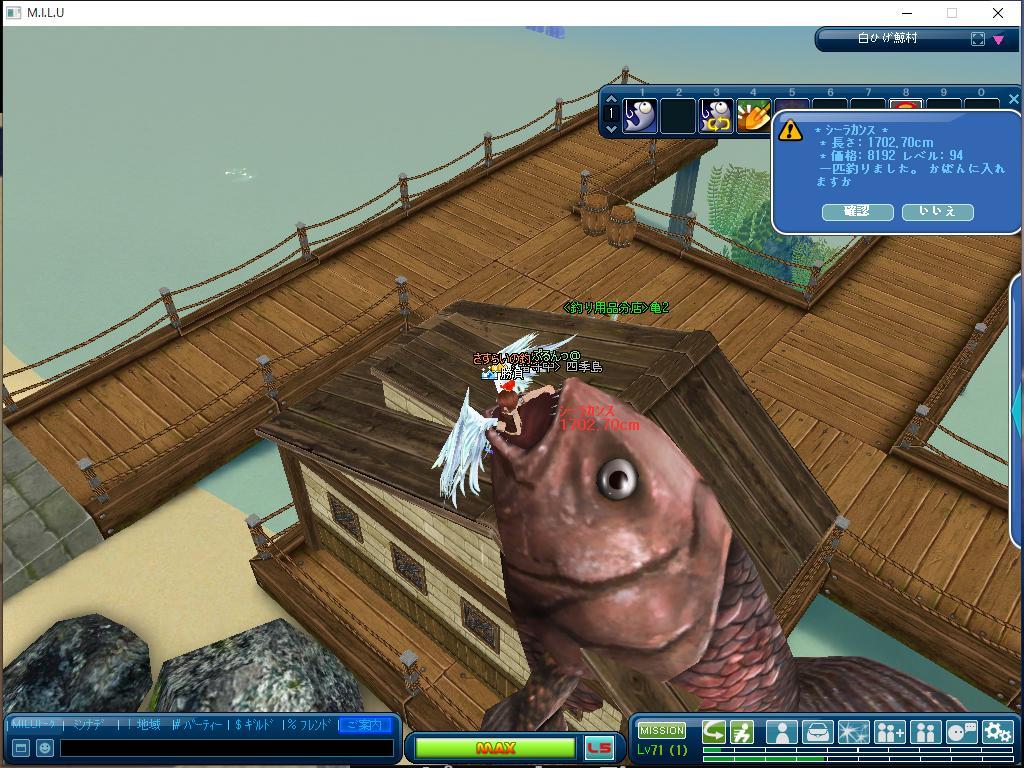Image resolution: width=1024 pixels, height=768 pixels.
Task: Toggle the running figure icon
Action: (742, 732)
